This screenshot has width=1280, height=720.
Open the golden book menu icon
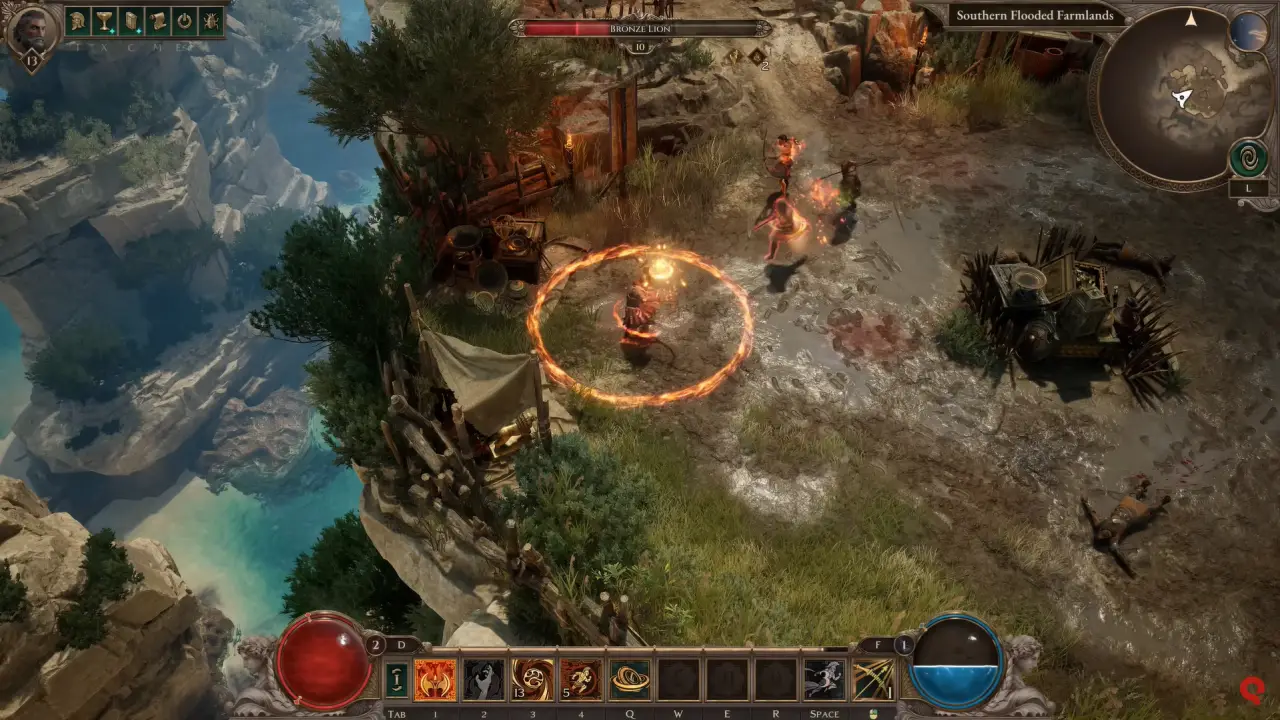(x=131, y=20)
